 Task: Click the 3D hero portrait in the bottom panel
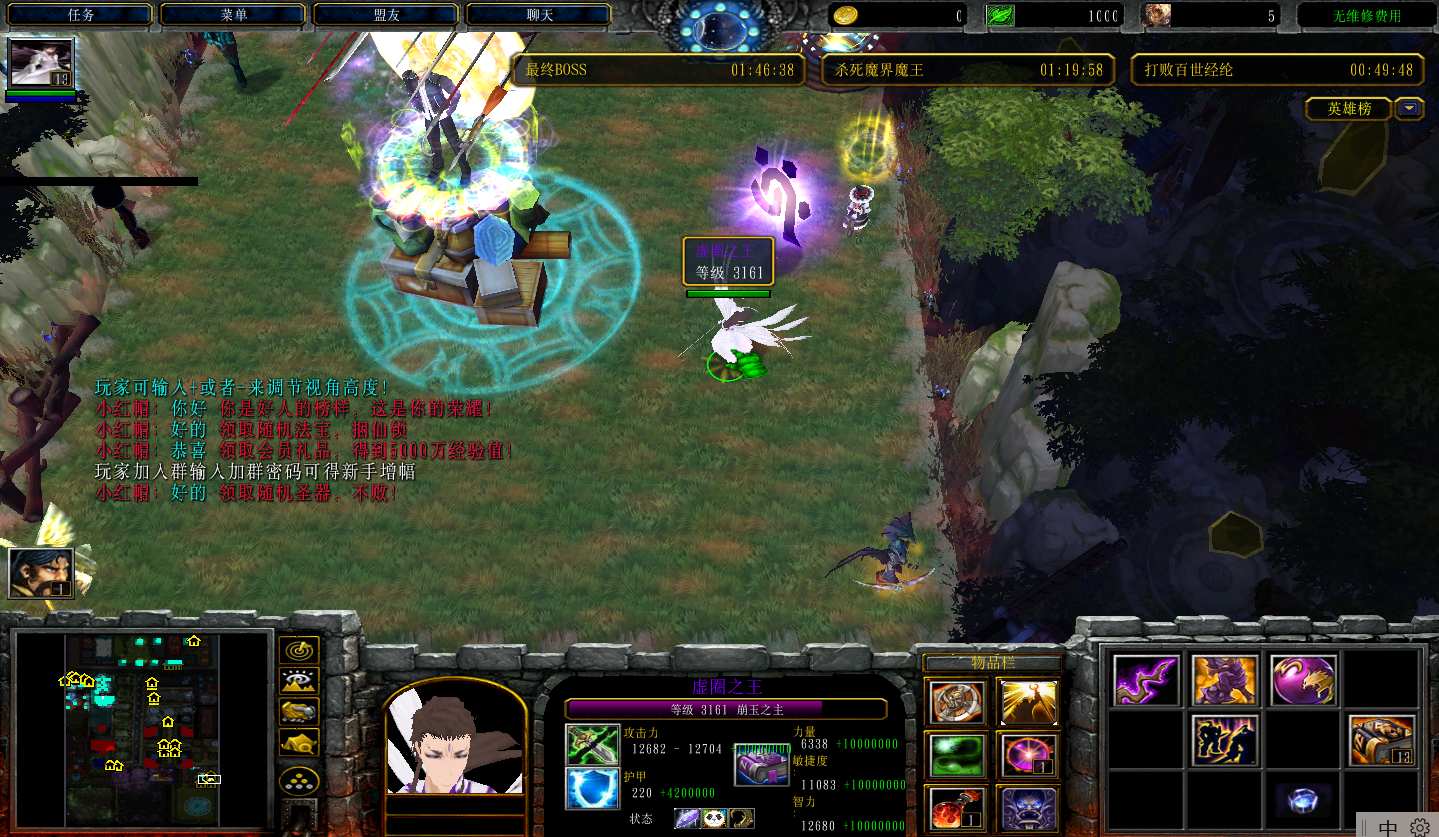pos(455,739)
